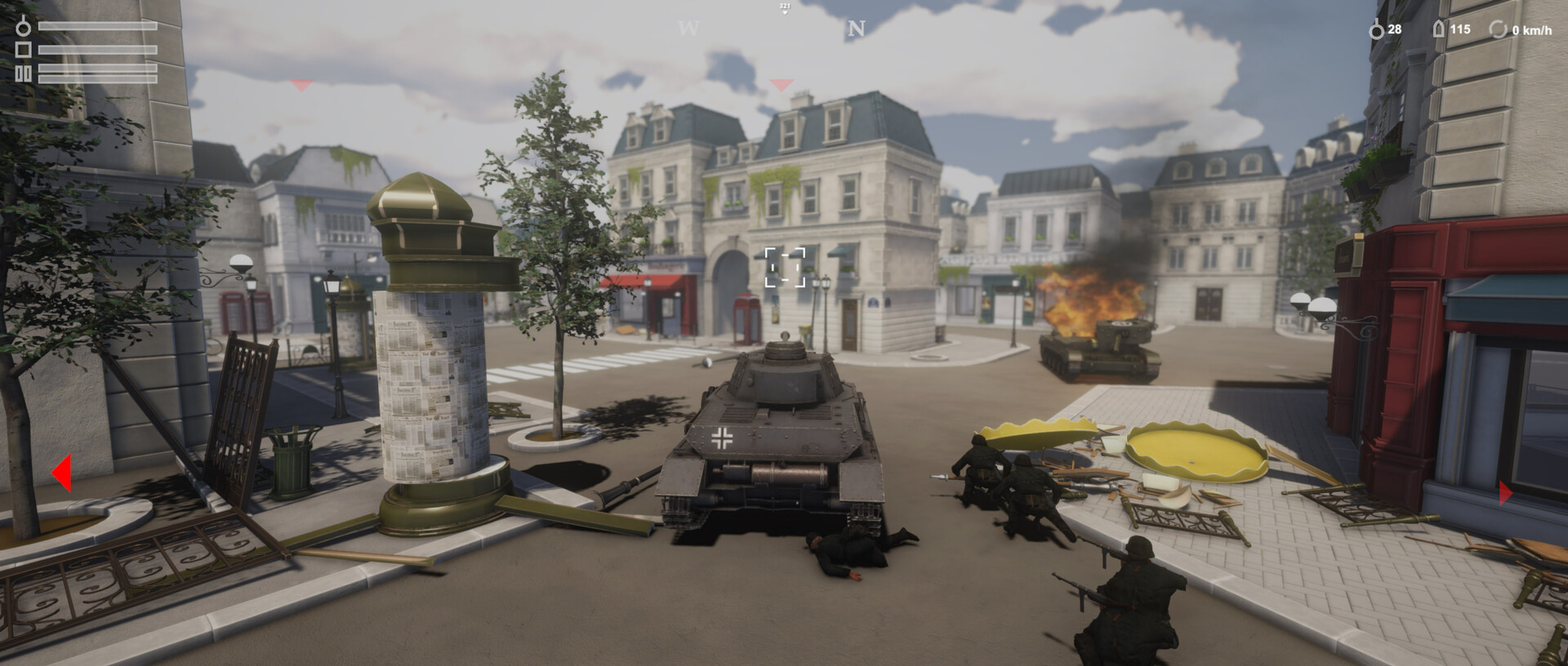Click the red arrow indicator on the right edge
The height and width of the screenshot is (666, 1568).
tap(1506, 491)
